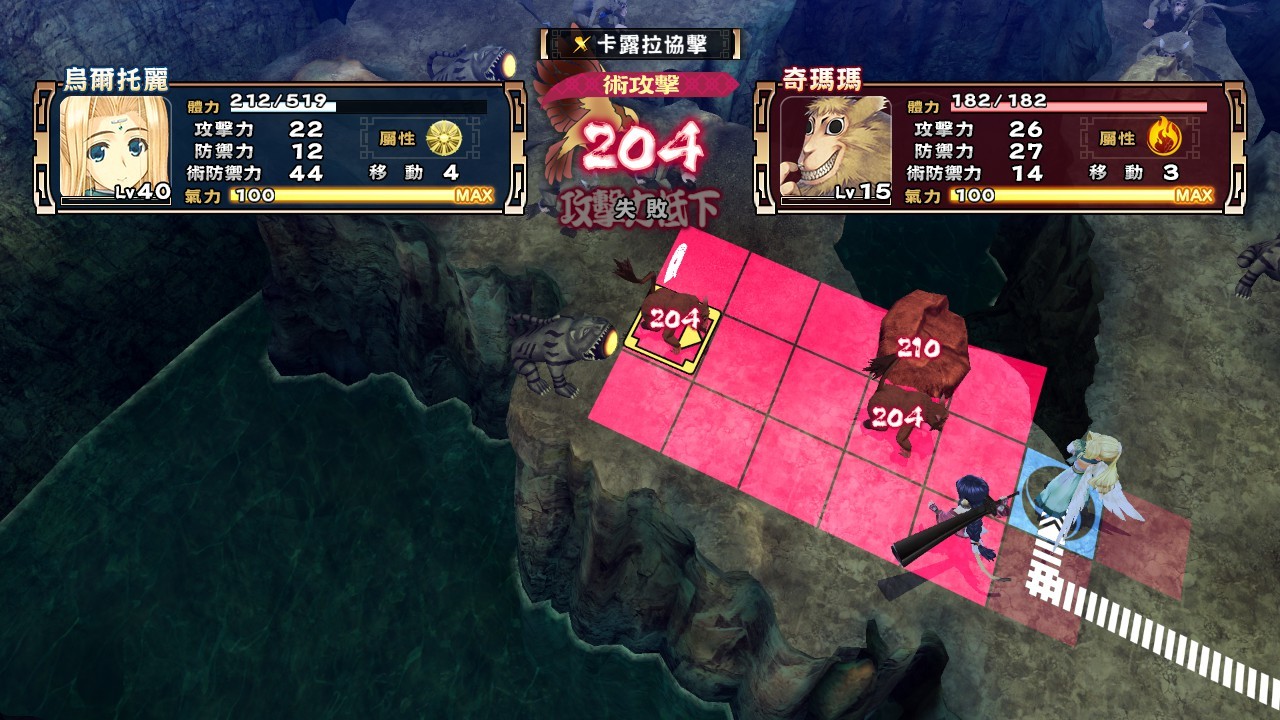Click the golden attribute icon for 烏爾托麗

pyautogui.click(x=443, y=138)
